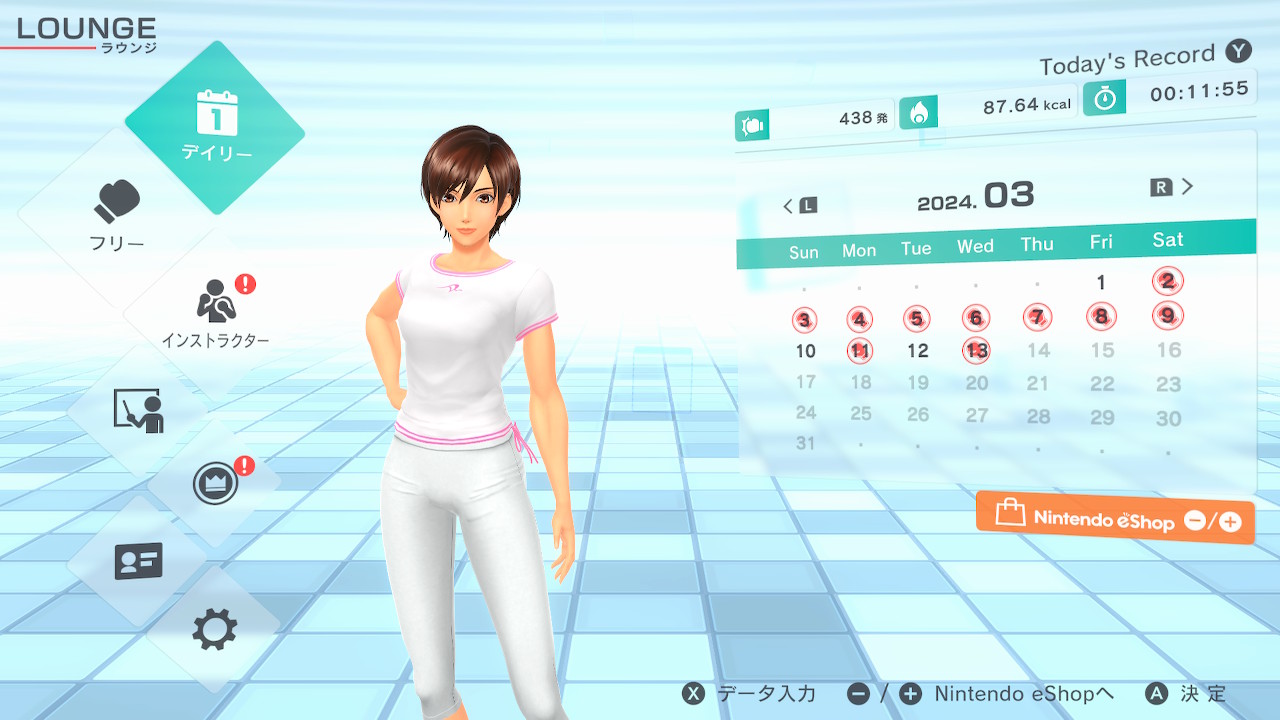Screen dimensions: 1280x720
Task: Choose March 13 on the calendar
Action: click(977, 350)
